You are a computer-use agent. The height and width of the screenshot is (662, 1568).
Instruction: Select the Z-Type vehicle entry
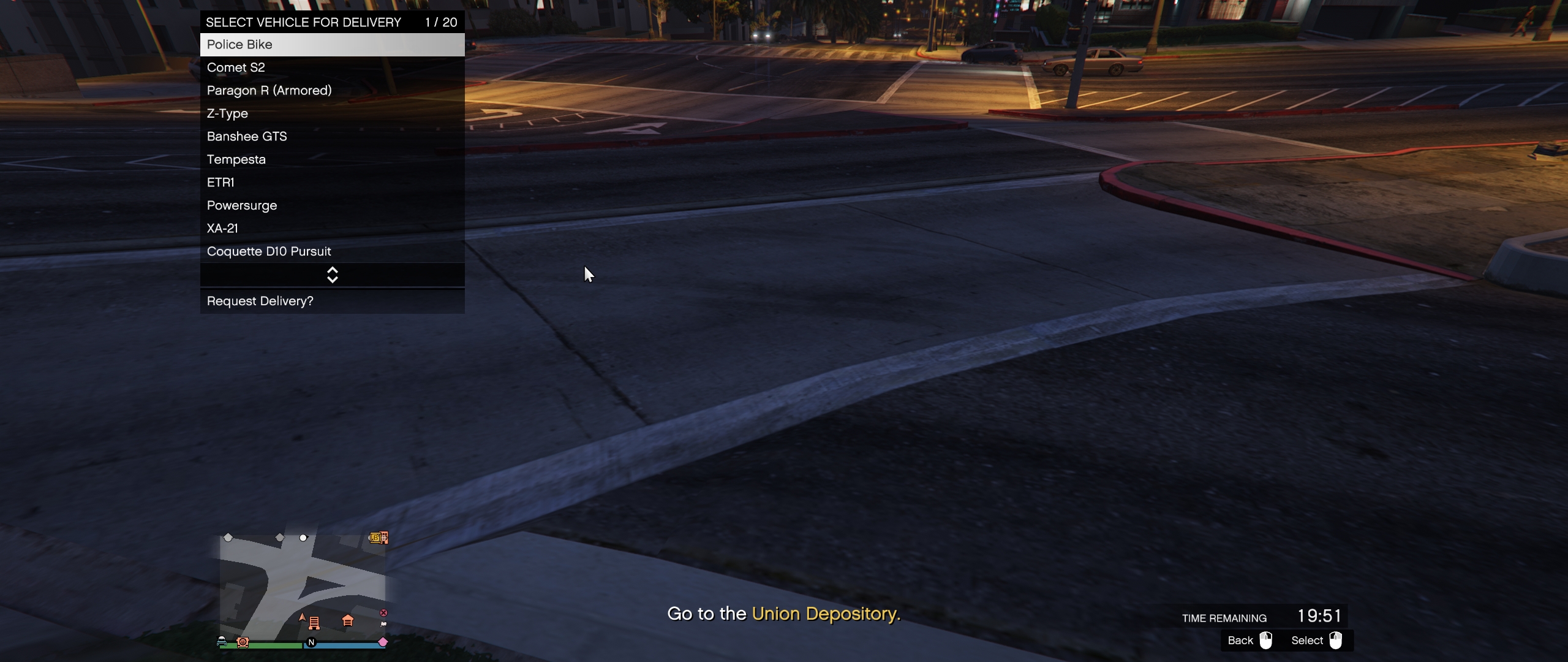click(x=332, y=113)
